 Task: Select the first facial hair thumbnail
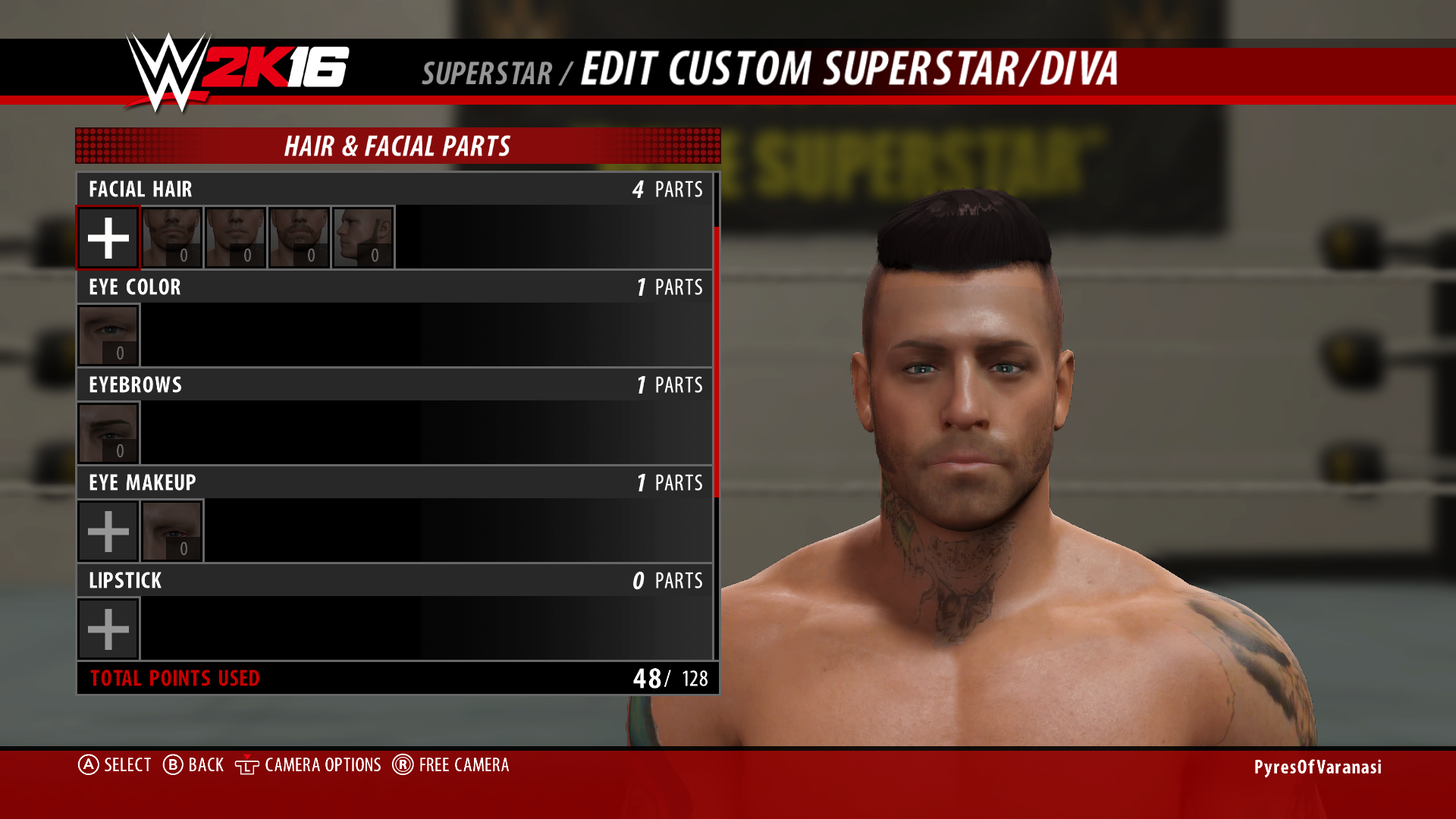[172, 237]
